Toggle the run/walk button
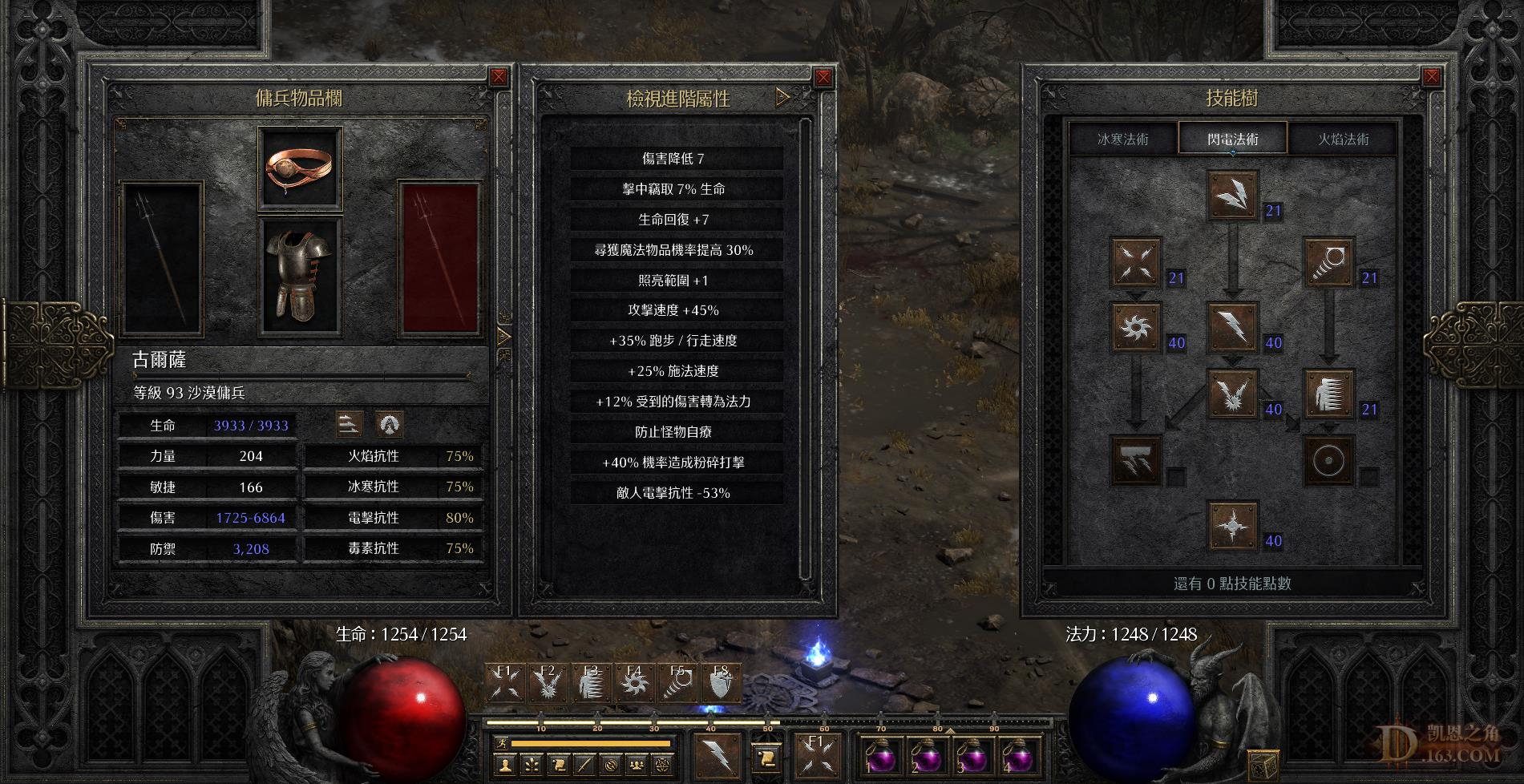This screenshot has height=784, width=1524. (x=500, y=743)
